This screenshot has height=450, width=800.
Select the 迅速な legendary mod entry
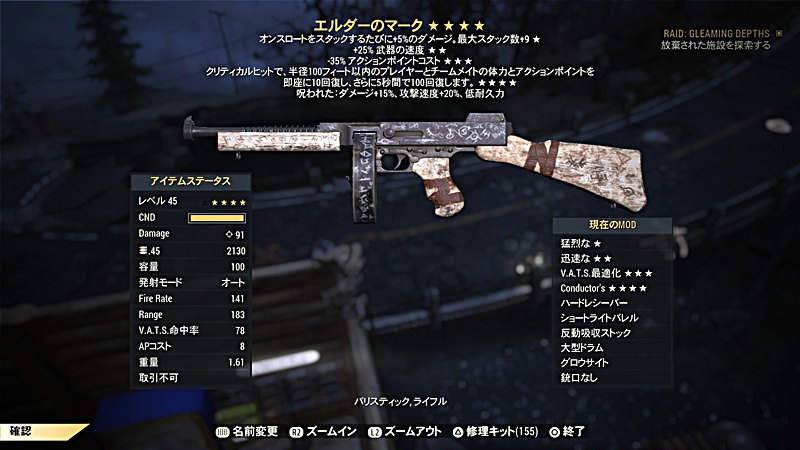click(x=586, y=258)
